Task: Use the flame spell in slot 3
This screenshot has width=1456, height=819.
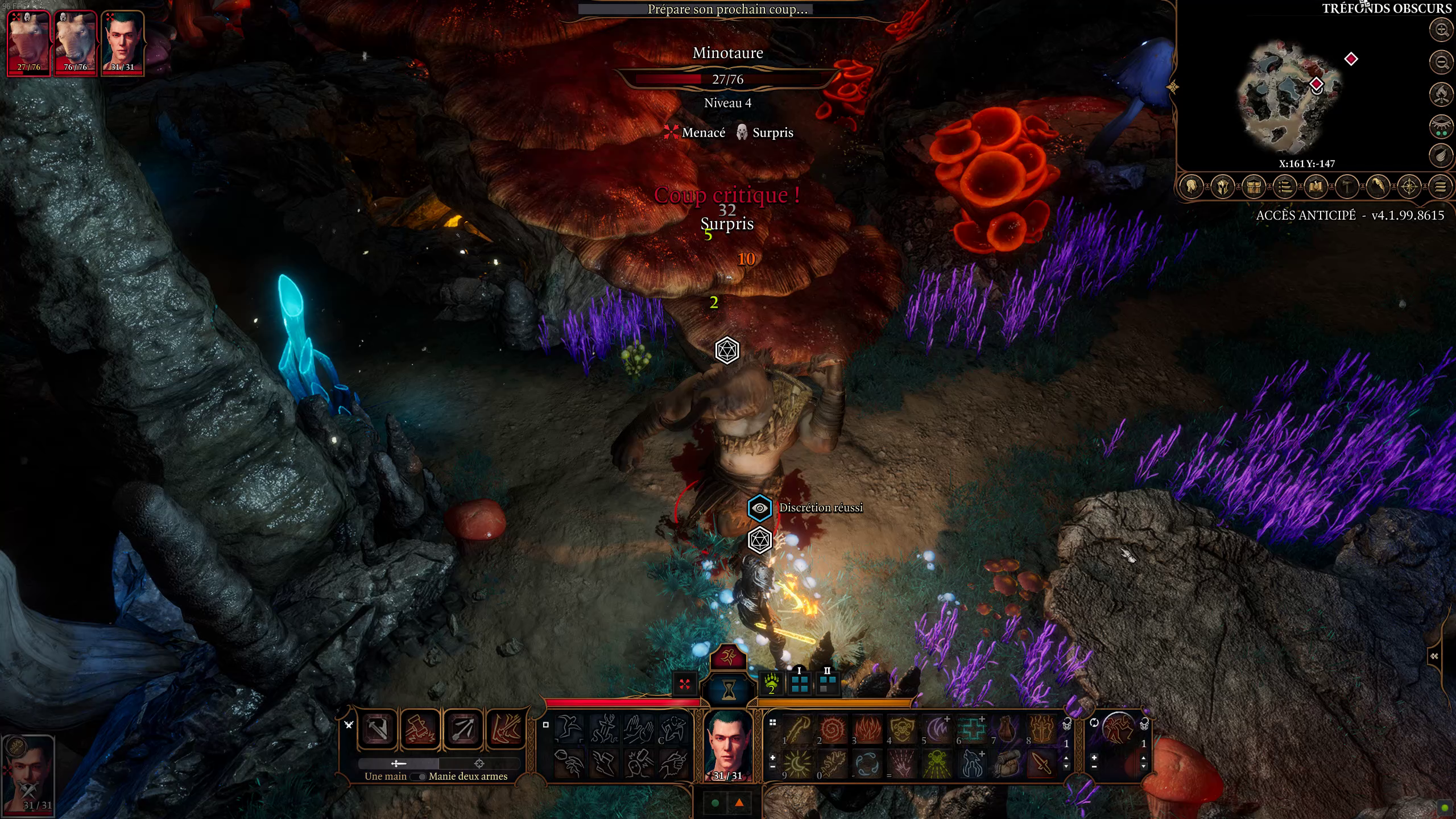Action: click(x=867, y=729)
